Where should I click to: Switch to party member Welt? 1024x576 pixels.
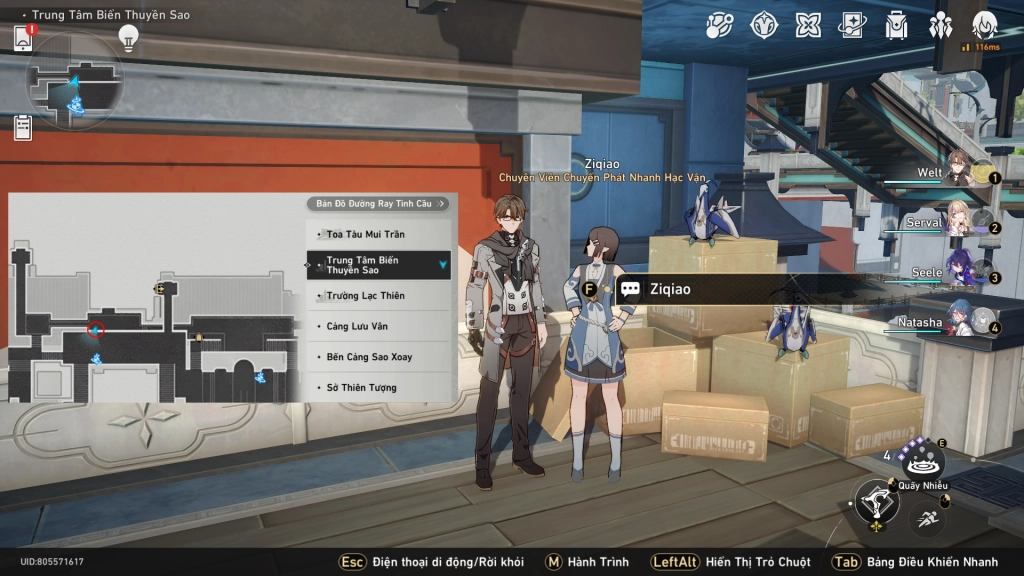point(960,172)
